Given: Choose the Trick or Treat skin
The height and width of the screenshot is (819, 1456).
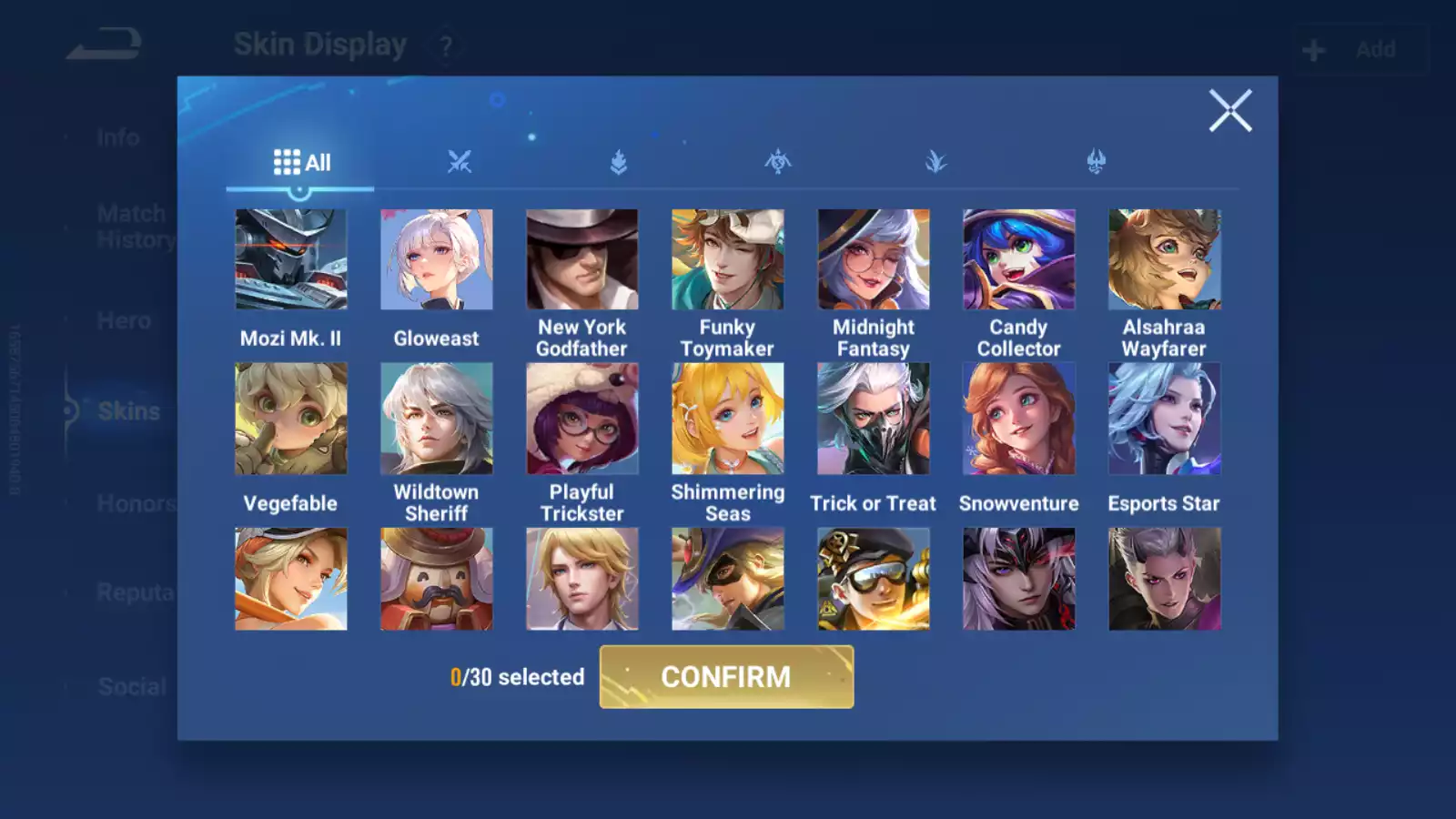Looking at the screenshot, I should (873, 419).
